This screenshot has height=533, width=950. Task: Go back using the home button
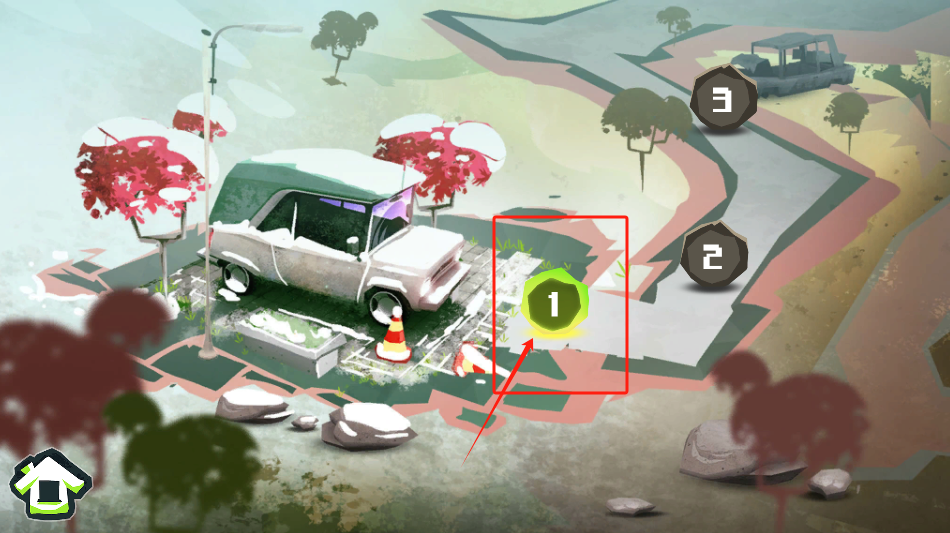(x=46, y=487)
